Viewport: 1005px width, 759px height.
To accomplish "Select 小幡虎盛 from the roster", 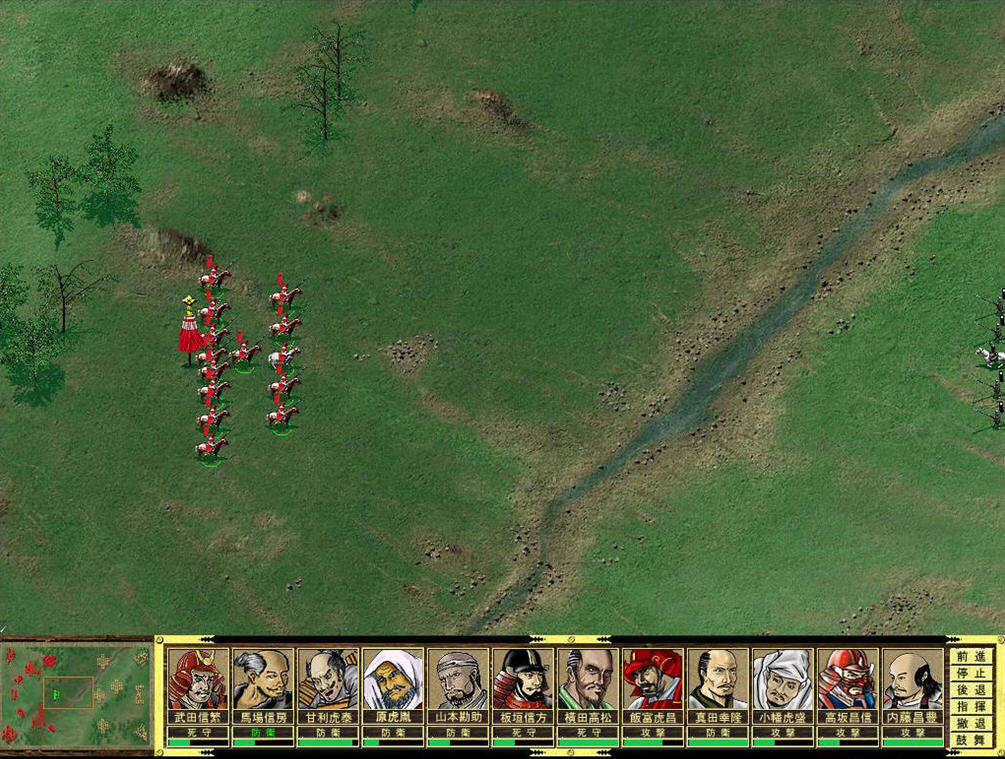I will click(783, 679).
